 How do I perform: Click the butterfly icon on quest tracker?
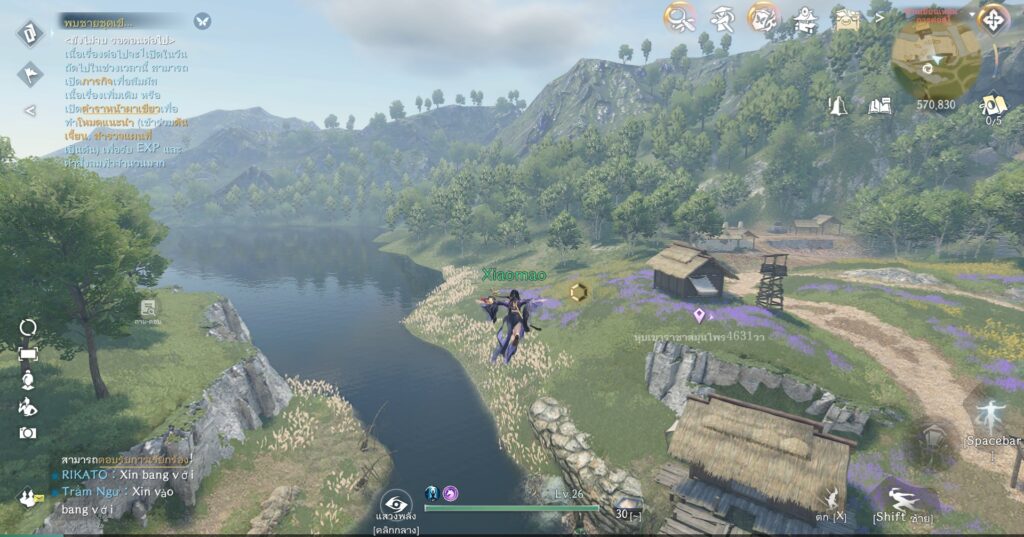[202, 20]
